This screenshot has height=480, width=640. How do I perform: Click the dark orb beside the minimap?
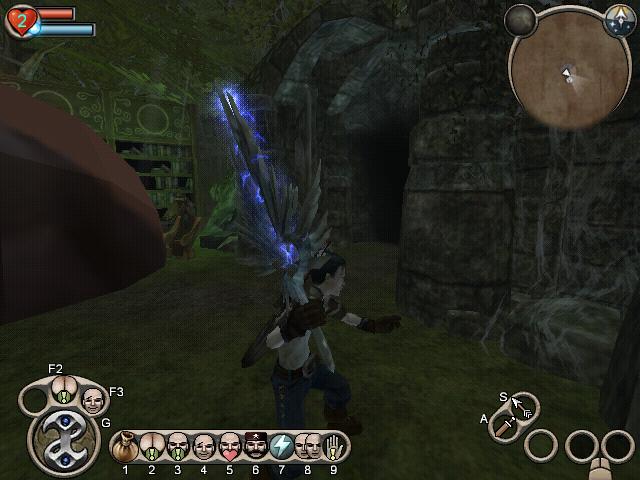pos(519,18)
